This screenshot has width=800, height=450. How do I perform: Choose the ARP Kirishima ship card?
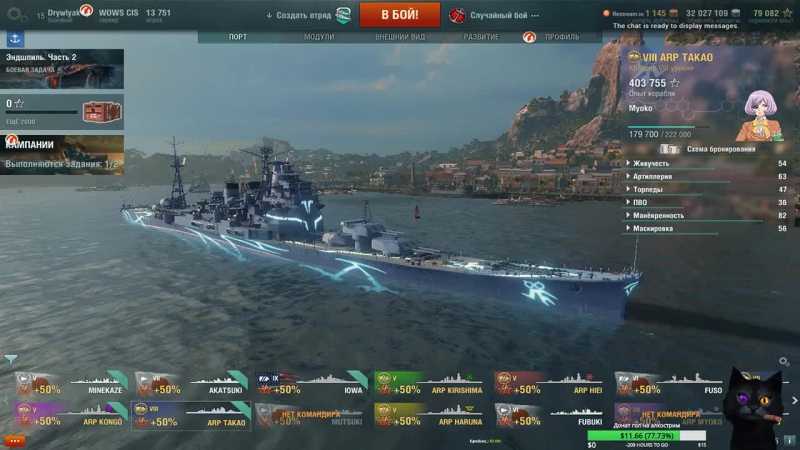(429, 385)
